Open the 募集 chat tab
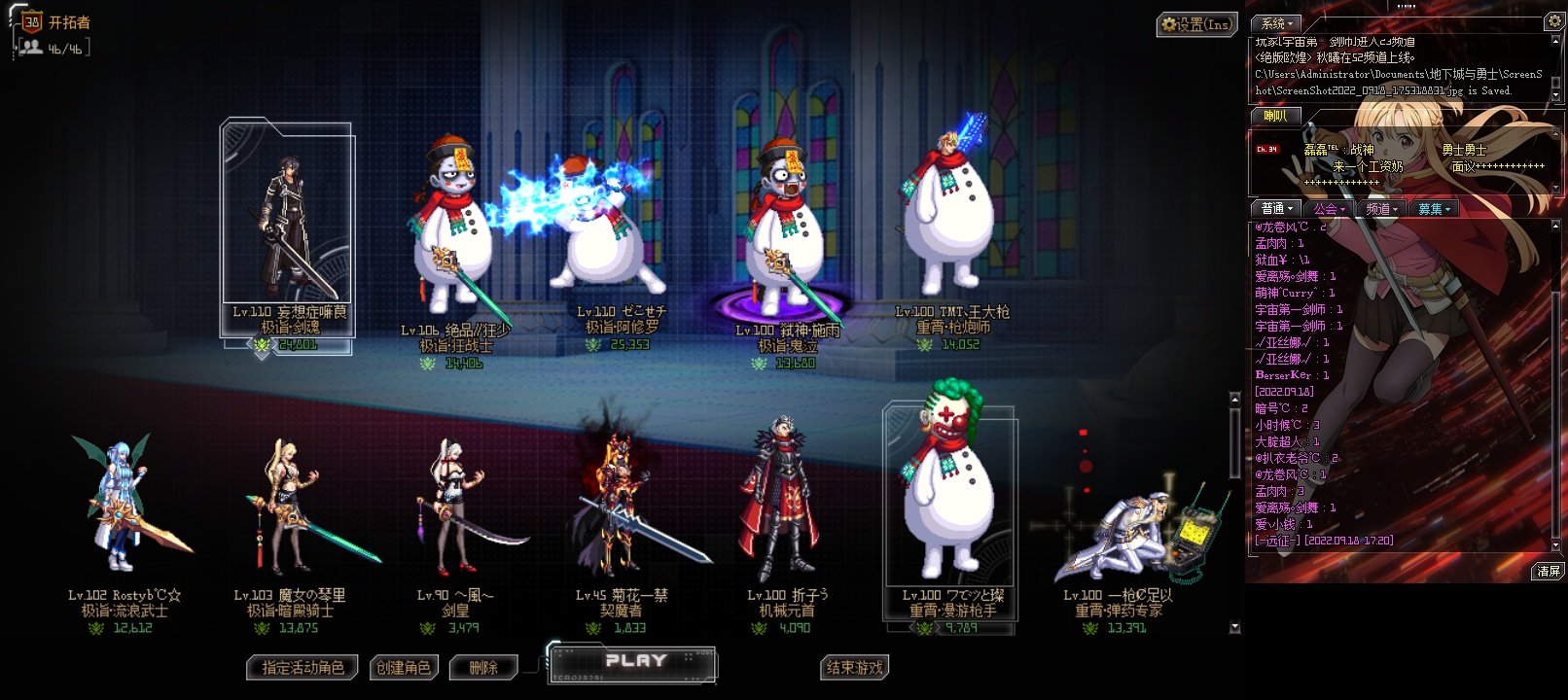Image resolution: width=1568 pixels, height=700 pixels. coord(1433,209)
